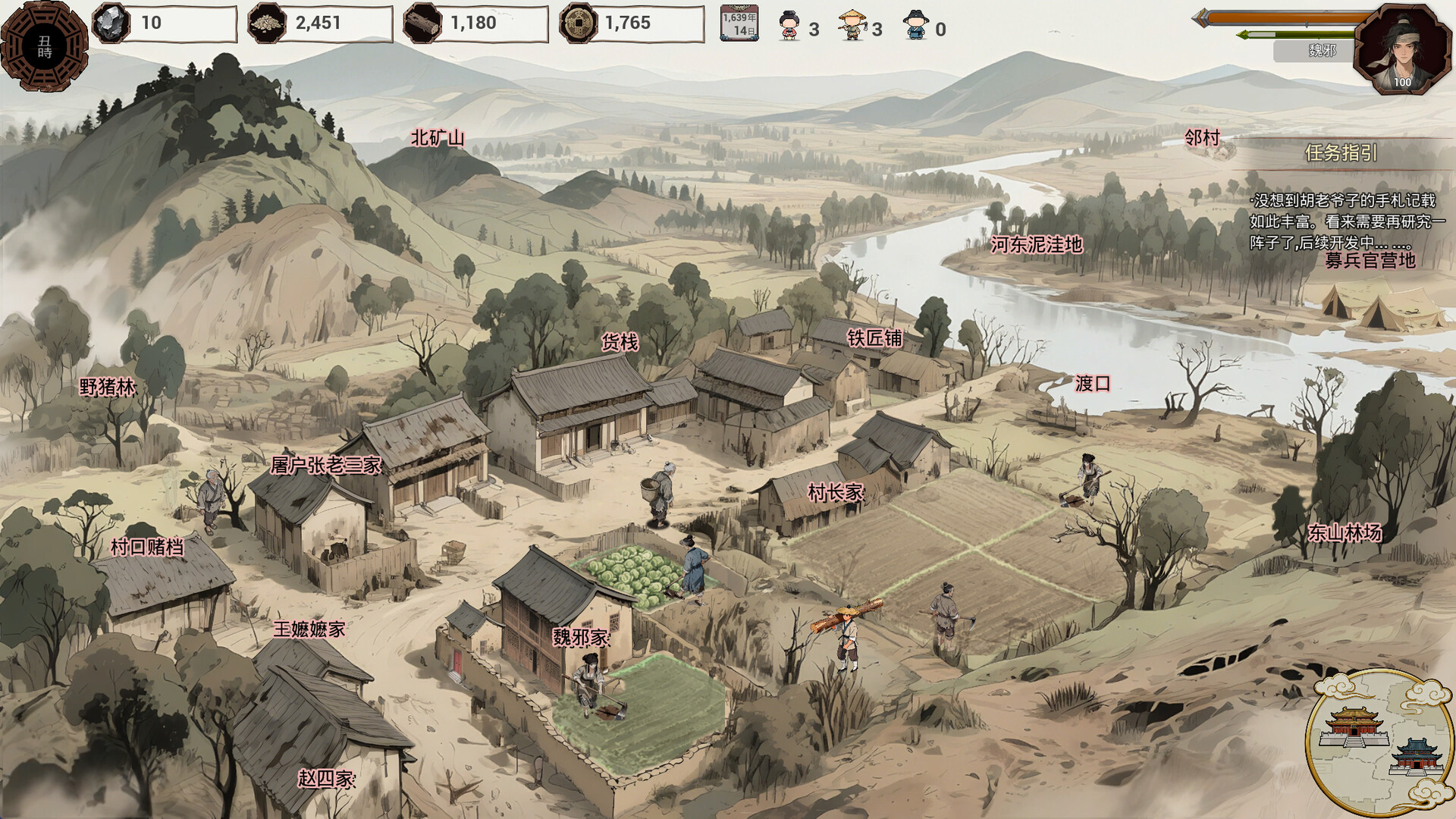Select the 赵四家 label
Image resolution: width=1456 pixels, height=819 pixels.
pyautogui.click(x=326, y=779)
